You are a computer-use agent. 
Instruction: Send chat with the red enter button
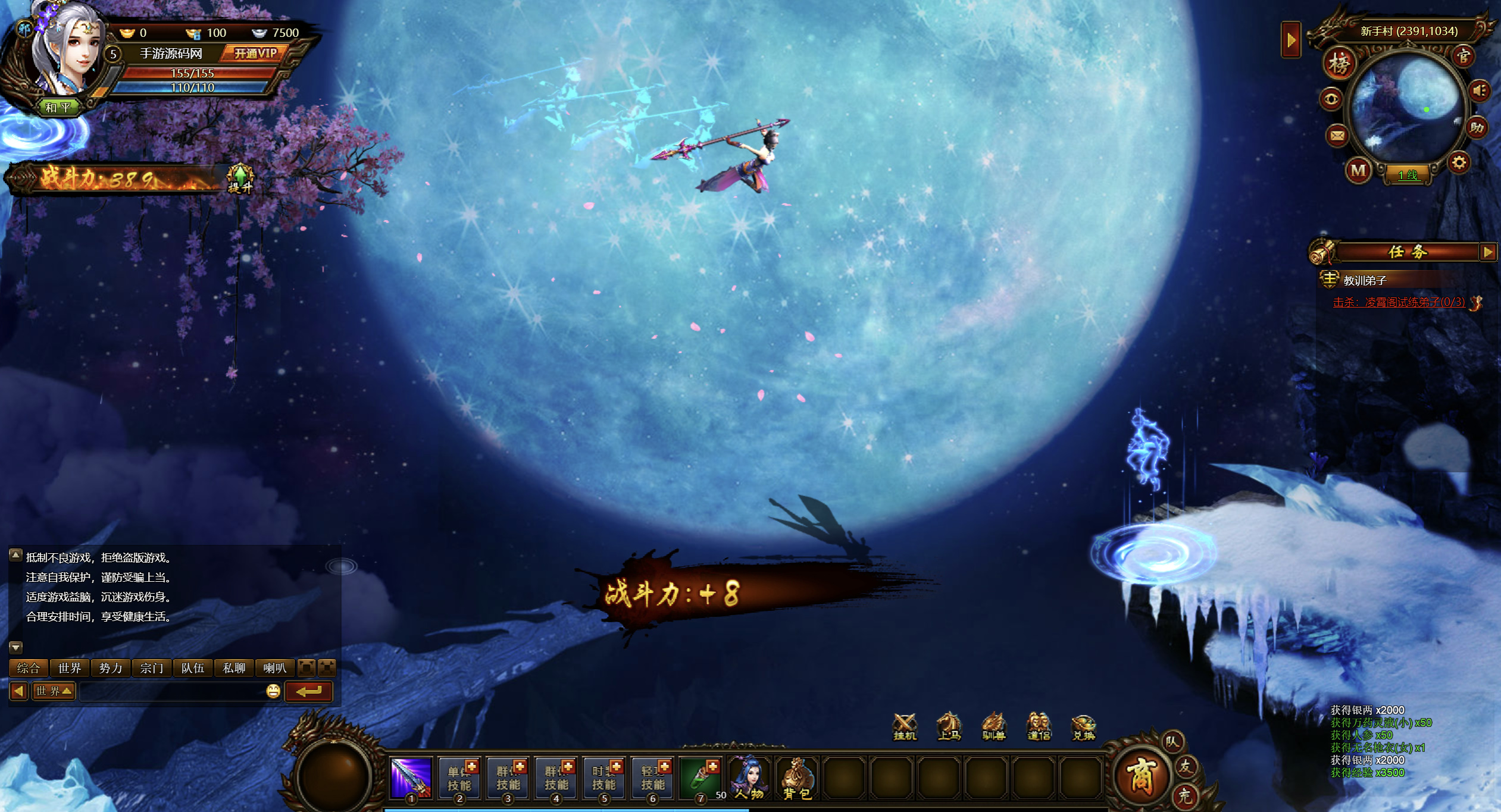click(x=308, y=691)
